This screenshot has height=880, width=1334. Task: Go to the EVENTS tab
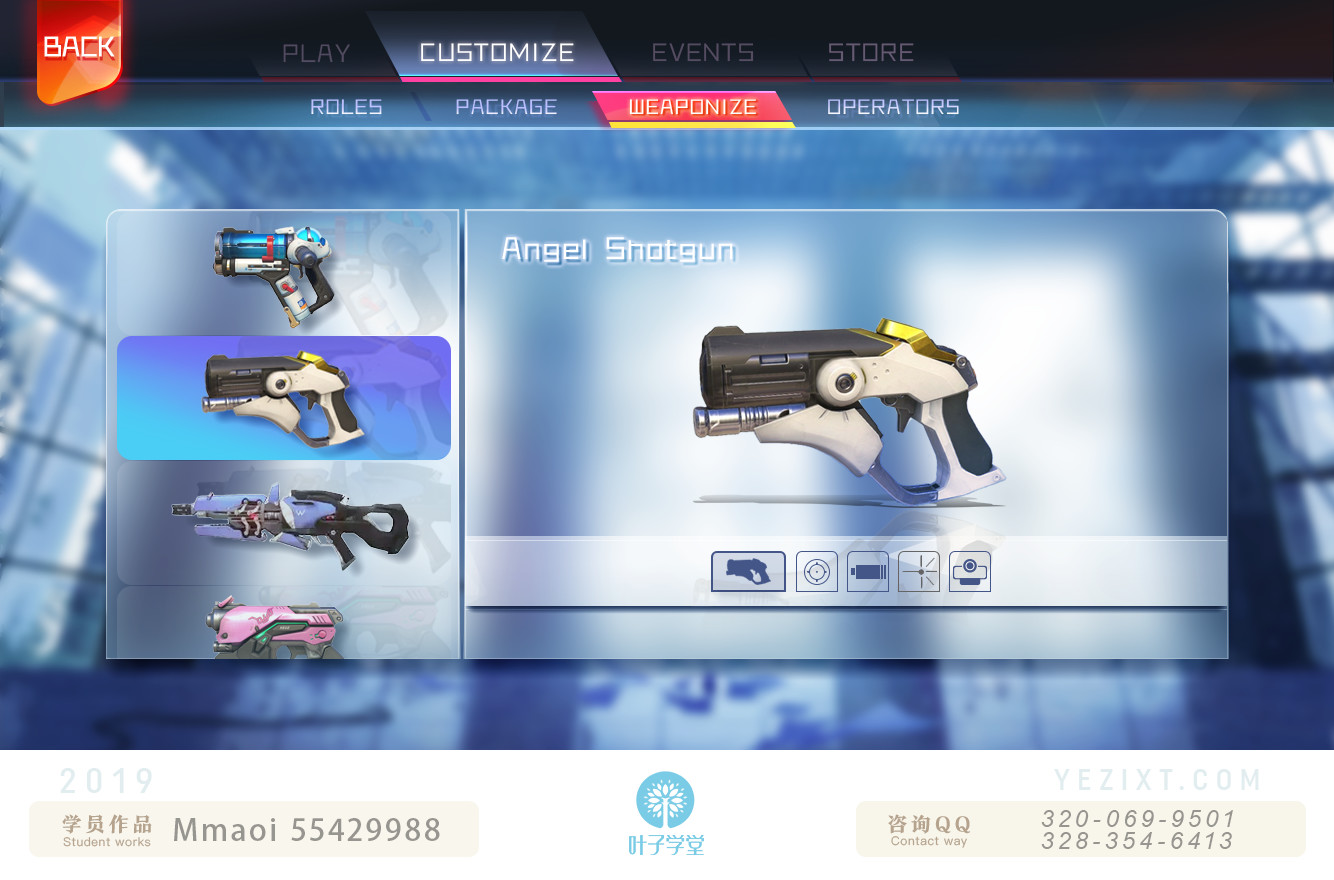[703, 53]
